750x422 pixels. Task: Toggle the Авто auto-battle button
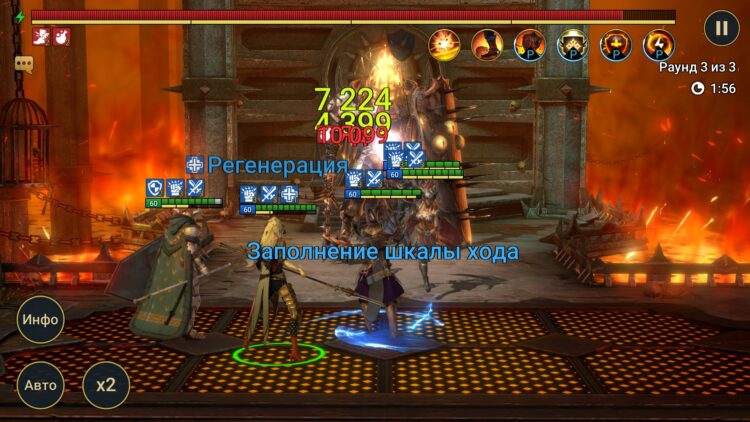pyautogui.click(x=41, y=384)
